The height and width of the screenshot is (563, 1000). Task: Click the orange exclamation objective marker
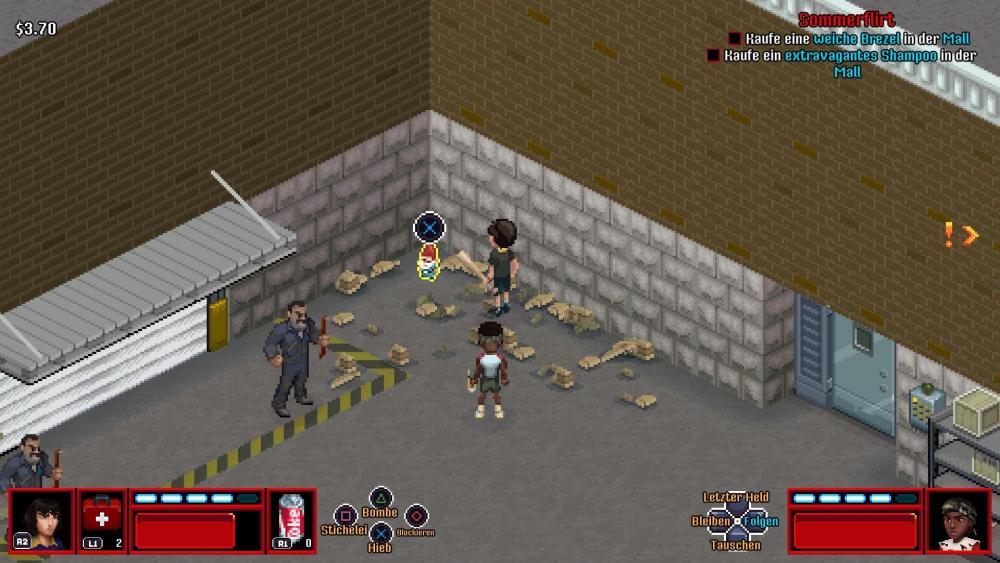tap(949, 235)
